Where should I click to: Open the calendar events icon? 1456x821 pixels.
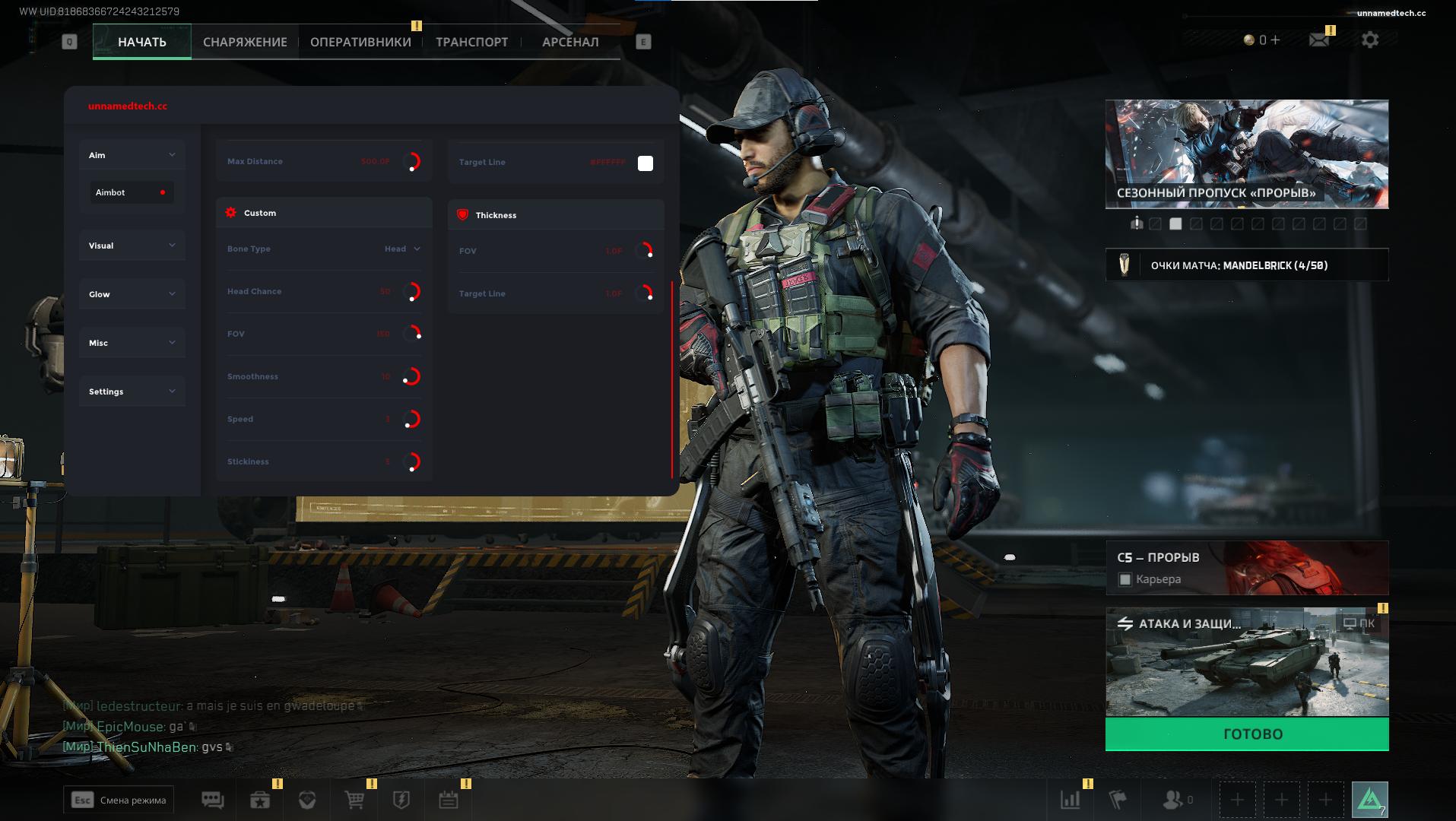(449, 800)
